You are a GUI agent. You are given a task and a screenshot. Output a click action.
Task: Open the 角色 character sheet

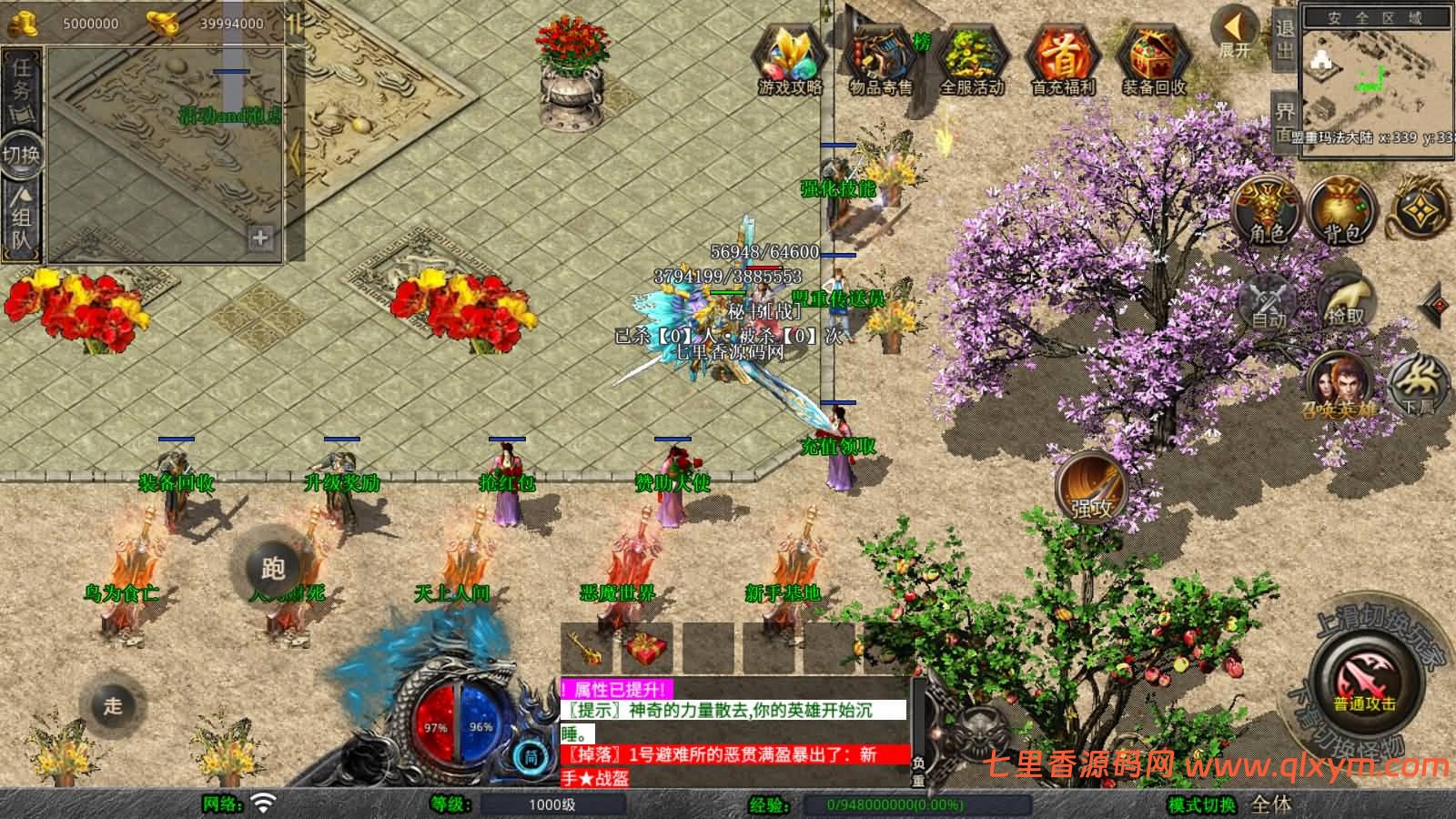point(1266,211)
